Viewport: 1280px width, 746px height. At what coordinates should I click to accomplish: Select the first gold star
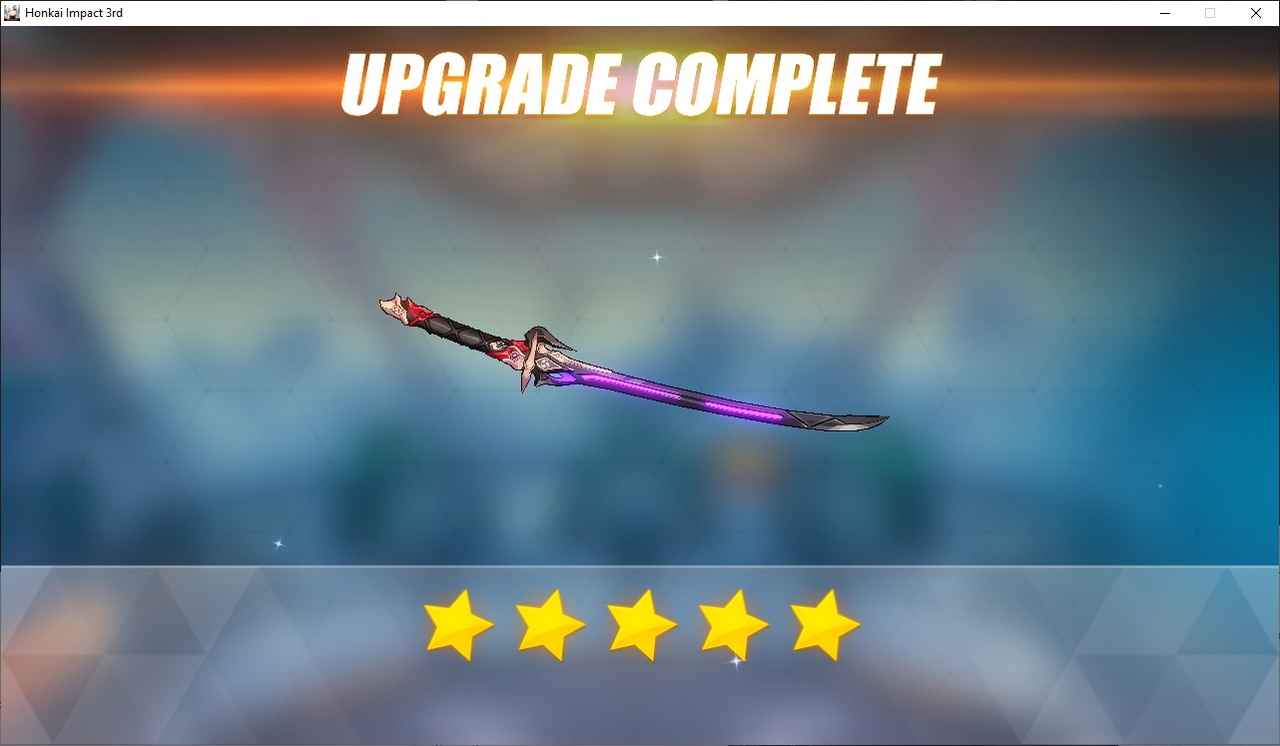[458, 622]
